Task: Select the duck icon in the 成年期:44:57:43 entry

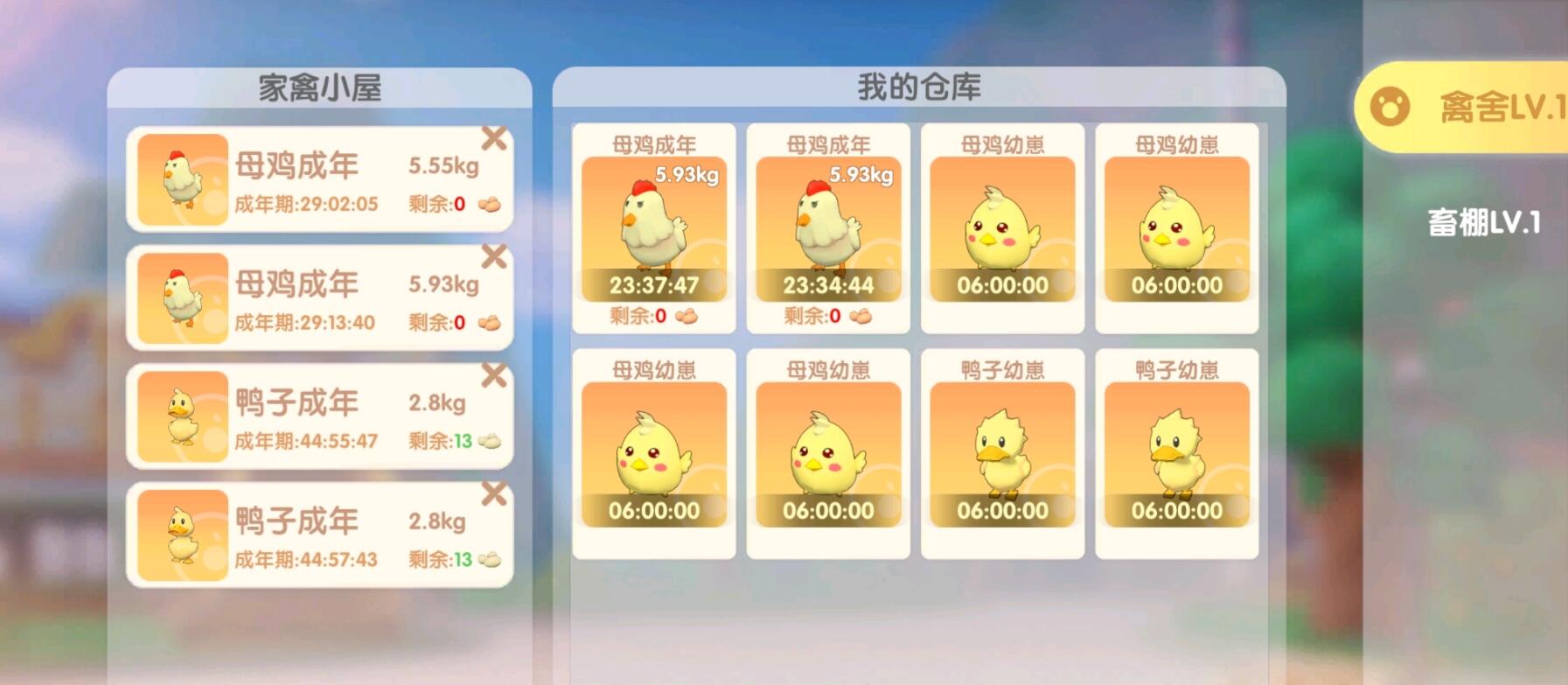Action: point(181,534)
